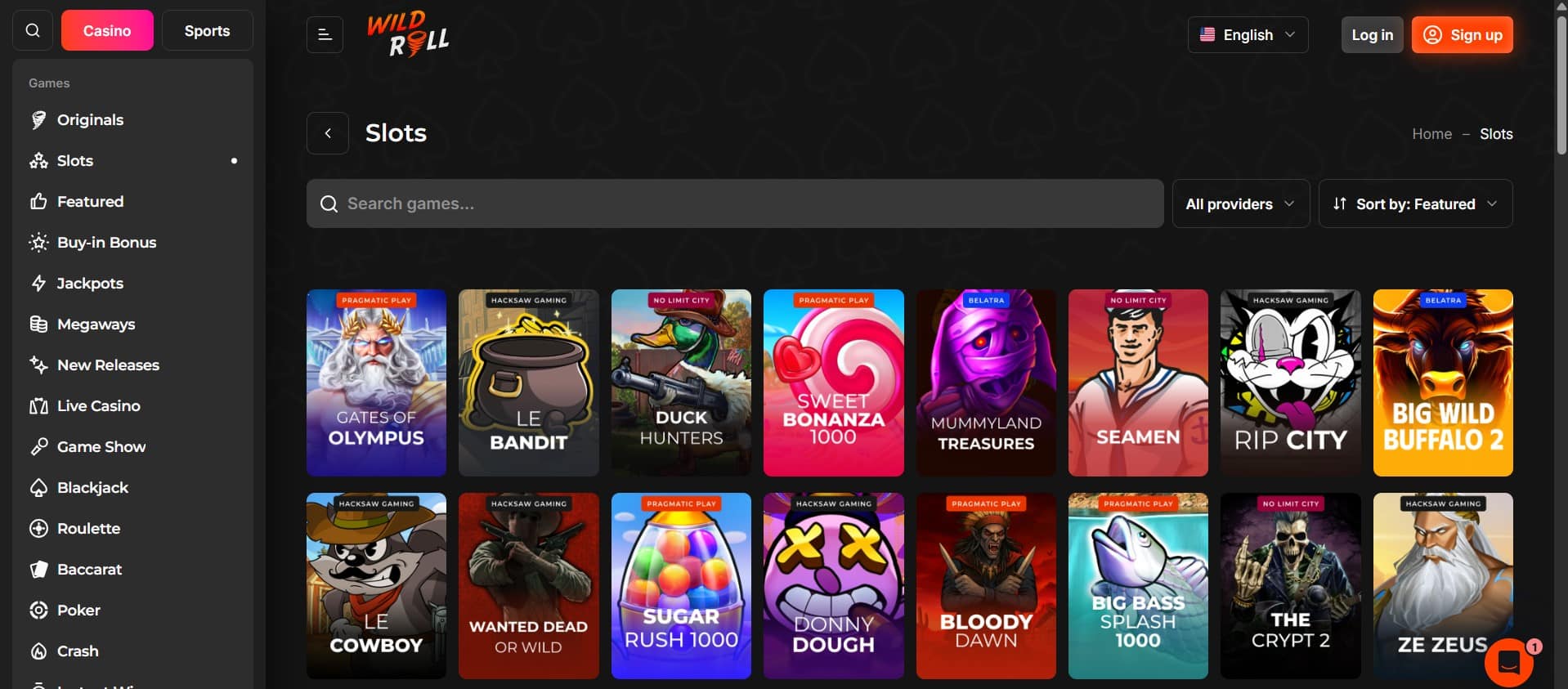Navigate Home via the breadcrumb link
The image size is (1568, 689).
[1431, 133]
